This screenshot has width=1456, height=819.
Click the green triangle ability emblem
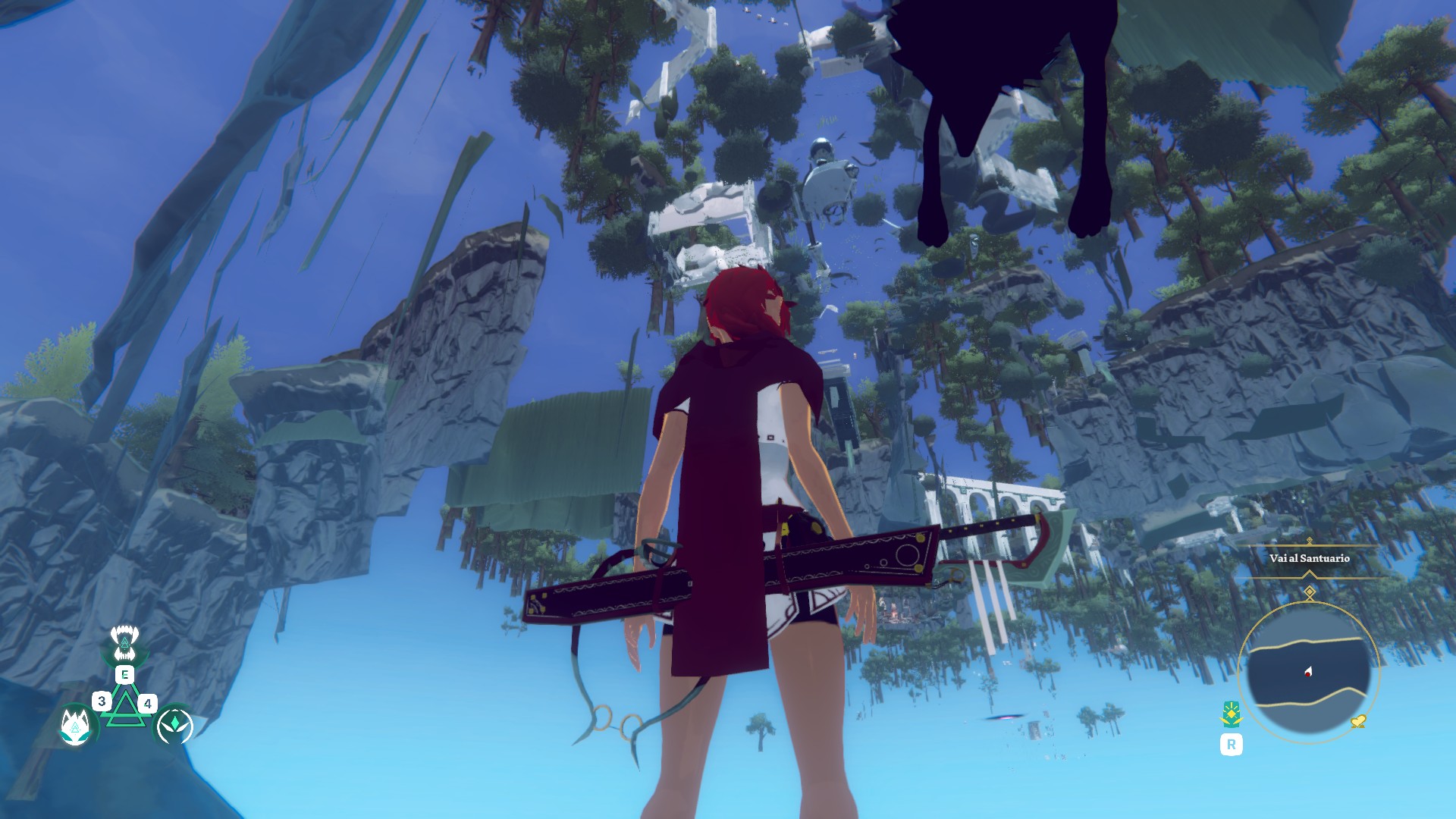(x=125, y=707)
